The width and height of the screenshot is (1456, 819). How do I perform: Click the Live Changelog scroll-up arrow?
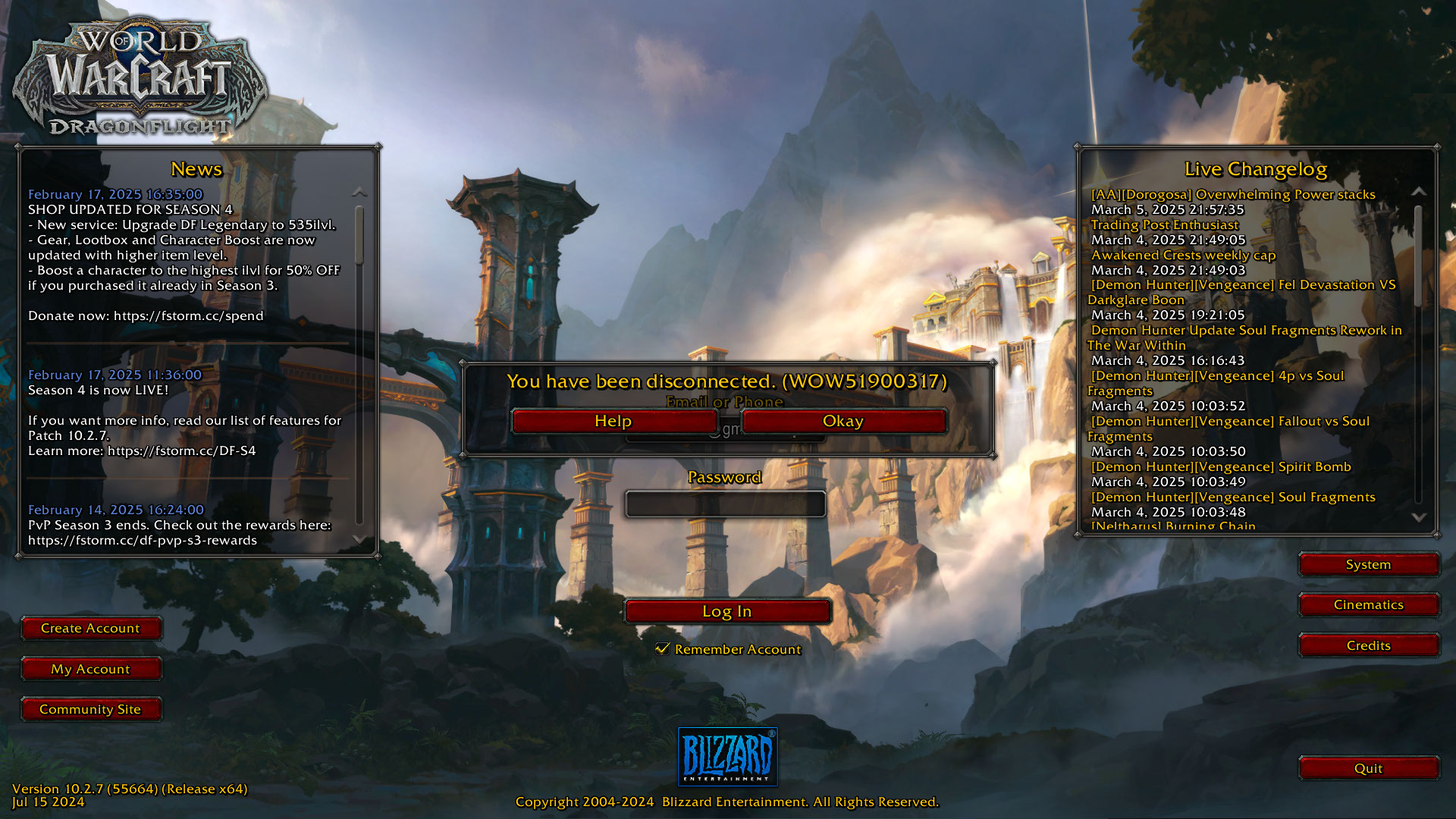tap(1418, 192)
